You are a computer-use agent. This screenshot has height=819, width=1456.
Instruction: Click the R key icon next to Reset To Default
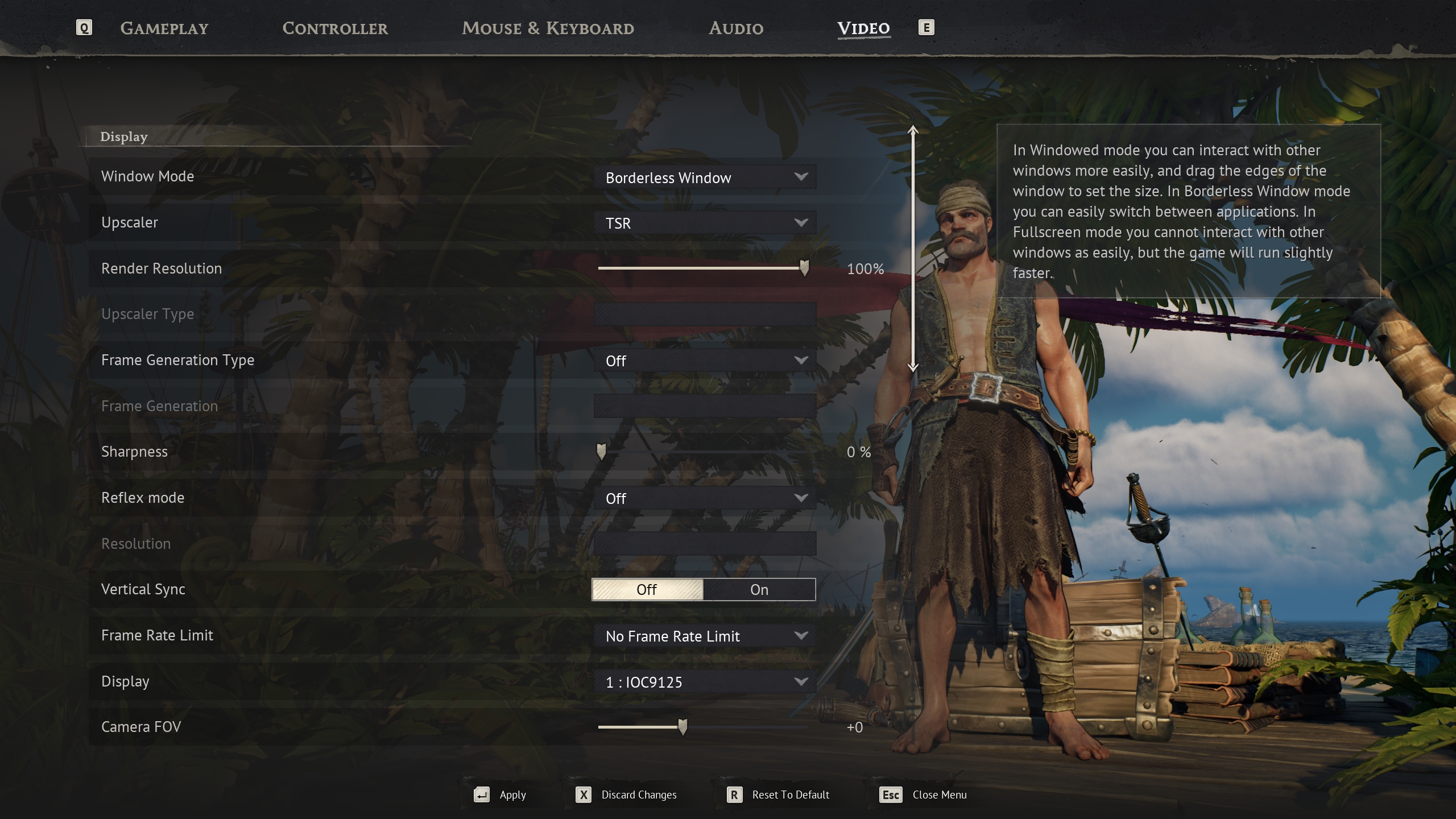point(735,795)
